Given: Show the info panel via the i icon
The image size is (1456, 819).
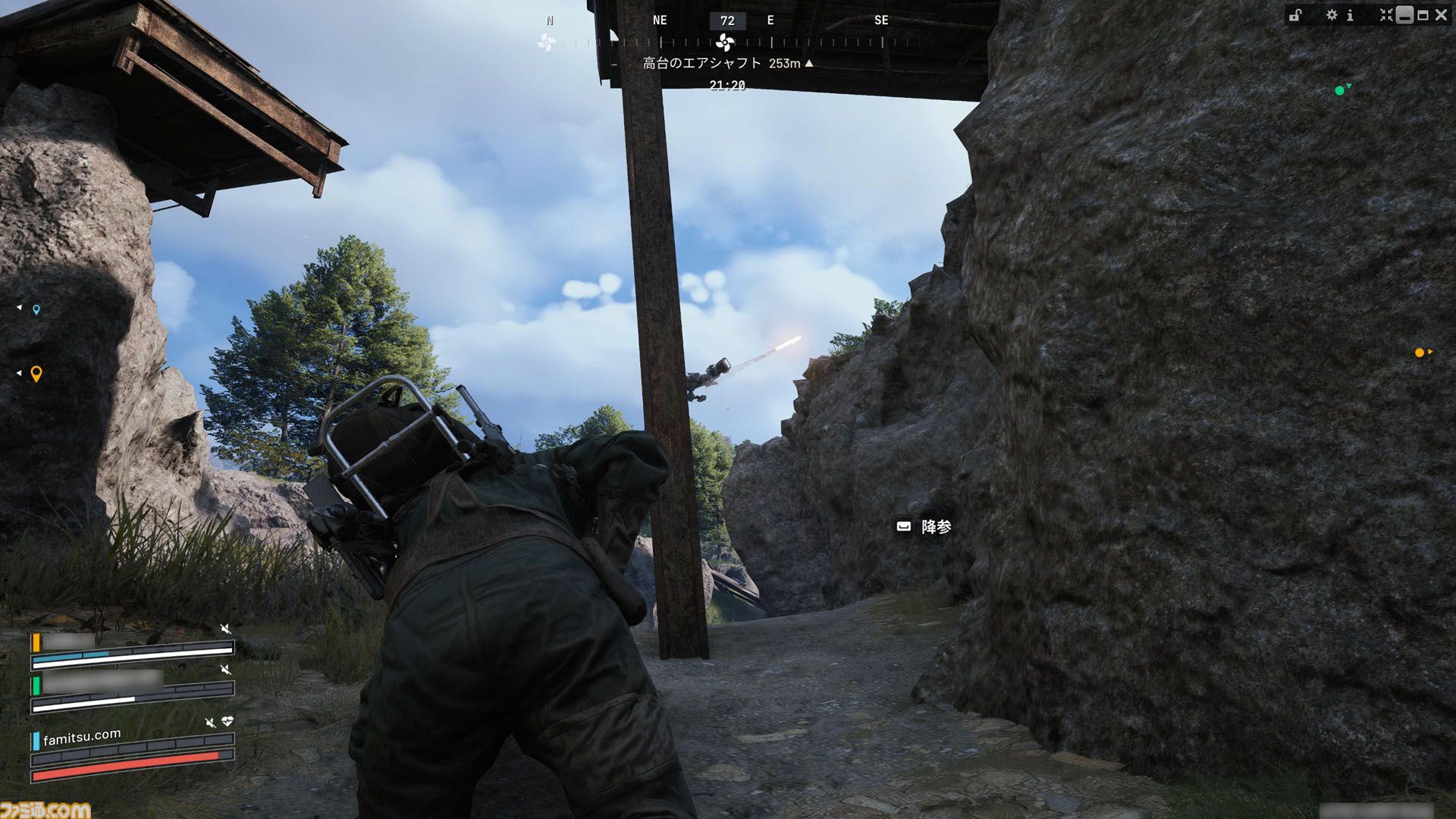Looking at the screenshot, I should click(1350, 15).
